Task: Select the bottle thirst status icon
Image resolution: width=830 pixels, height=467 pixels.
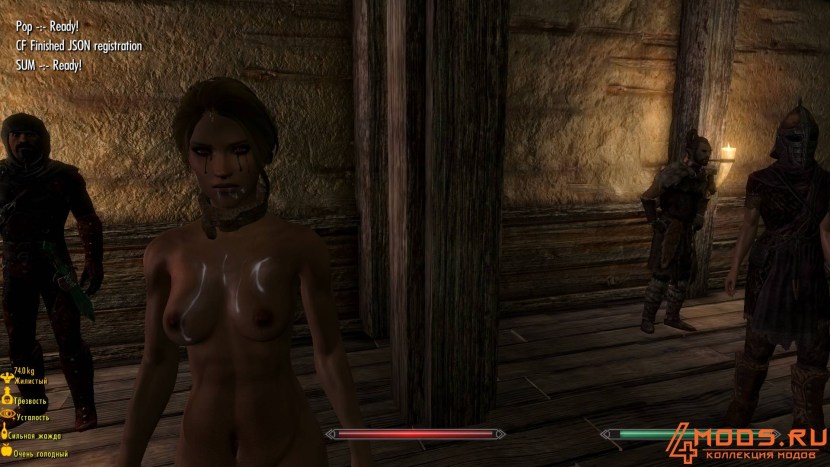Action: [5, 435]
